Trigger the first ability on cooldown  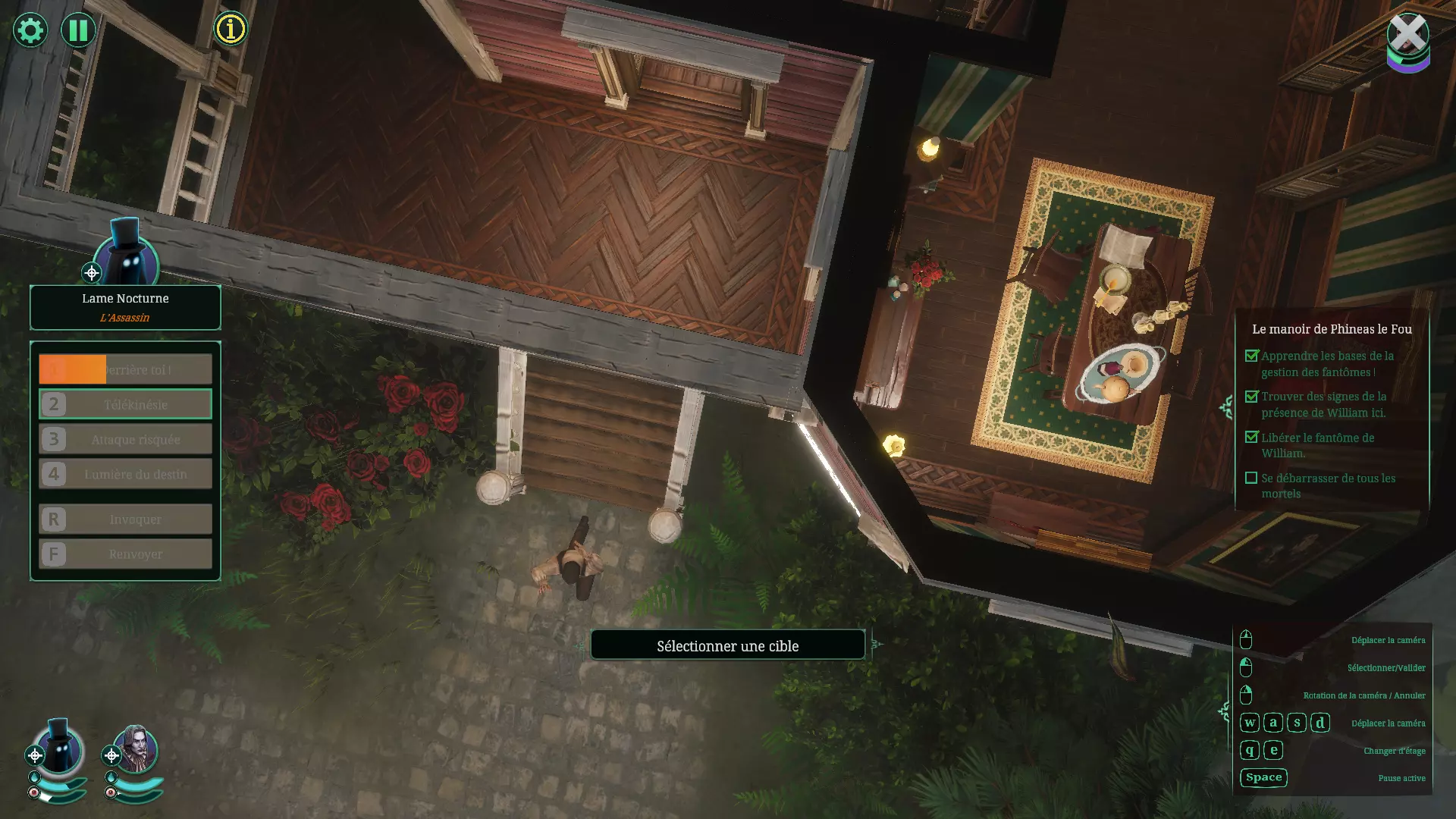(x=125, y=369)
